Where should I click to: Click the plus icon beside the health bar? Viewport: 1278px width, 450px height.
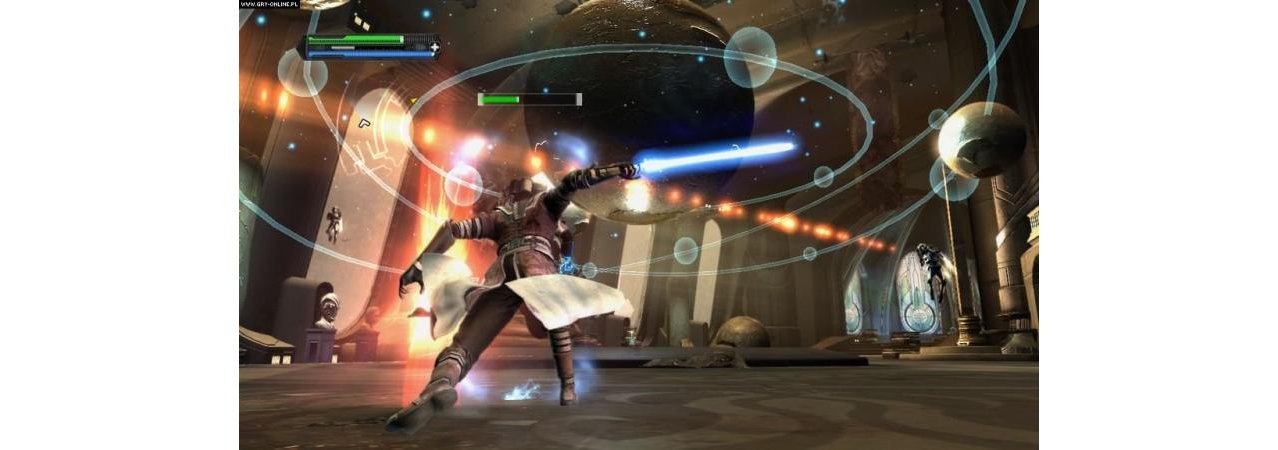coord(435,46)
